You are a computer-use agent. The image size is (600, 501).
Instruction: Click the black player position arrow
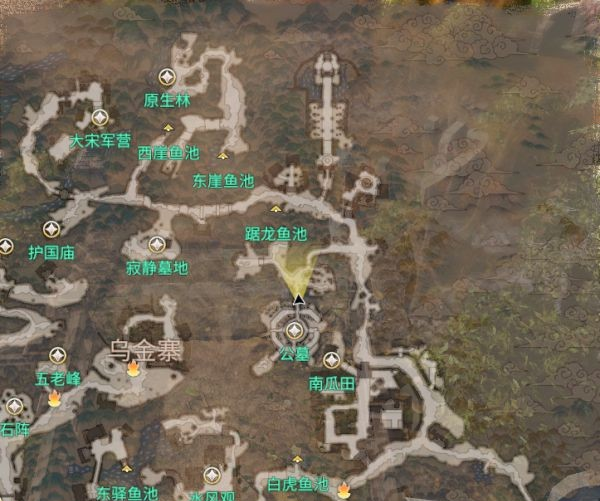(x=298, y=298)
